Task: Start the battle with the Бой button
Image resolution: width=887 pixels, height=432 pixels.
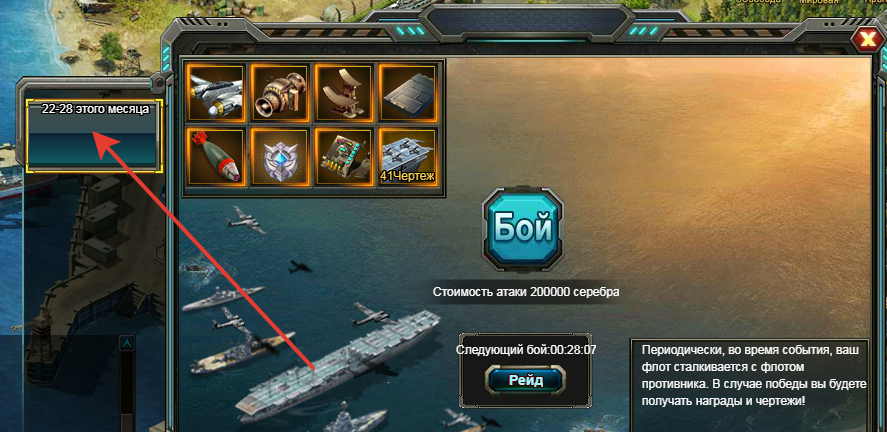Action: [523, 226]
